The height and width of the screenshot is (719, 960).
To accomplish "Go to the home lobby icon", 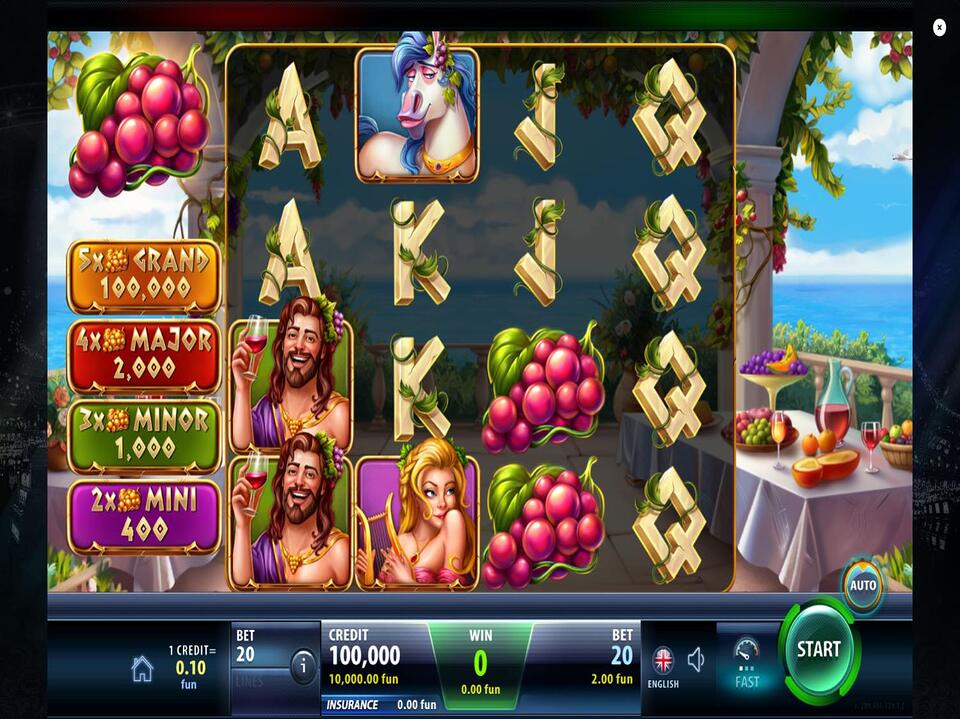I will [x=142, y=669].
